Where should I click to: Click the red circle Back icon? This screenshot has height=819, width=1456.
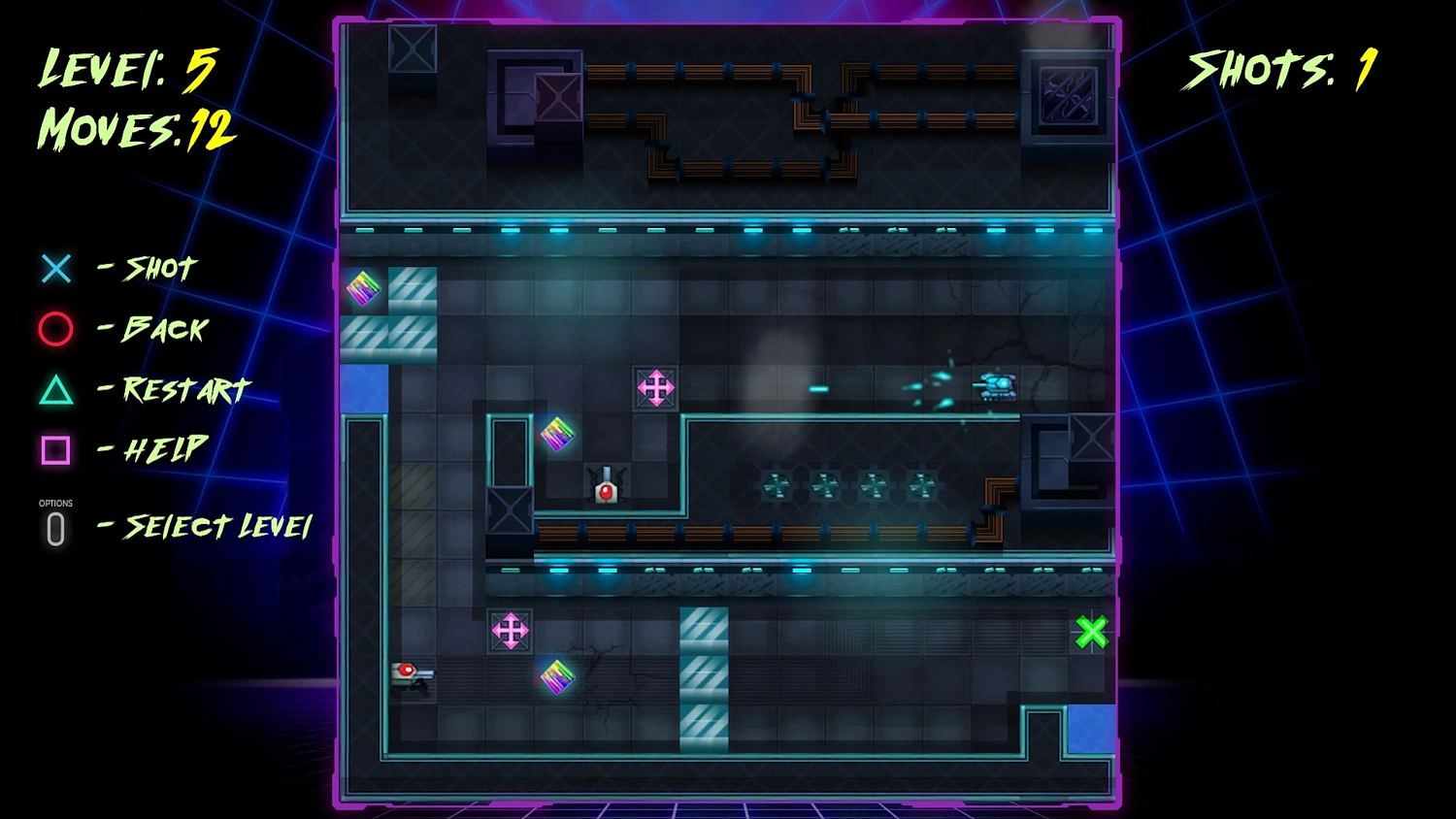[x=55, y=330]
